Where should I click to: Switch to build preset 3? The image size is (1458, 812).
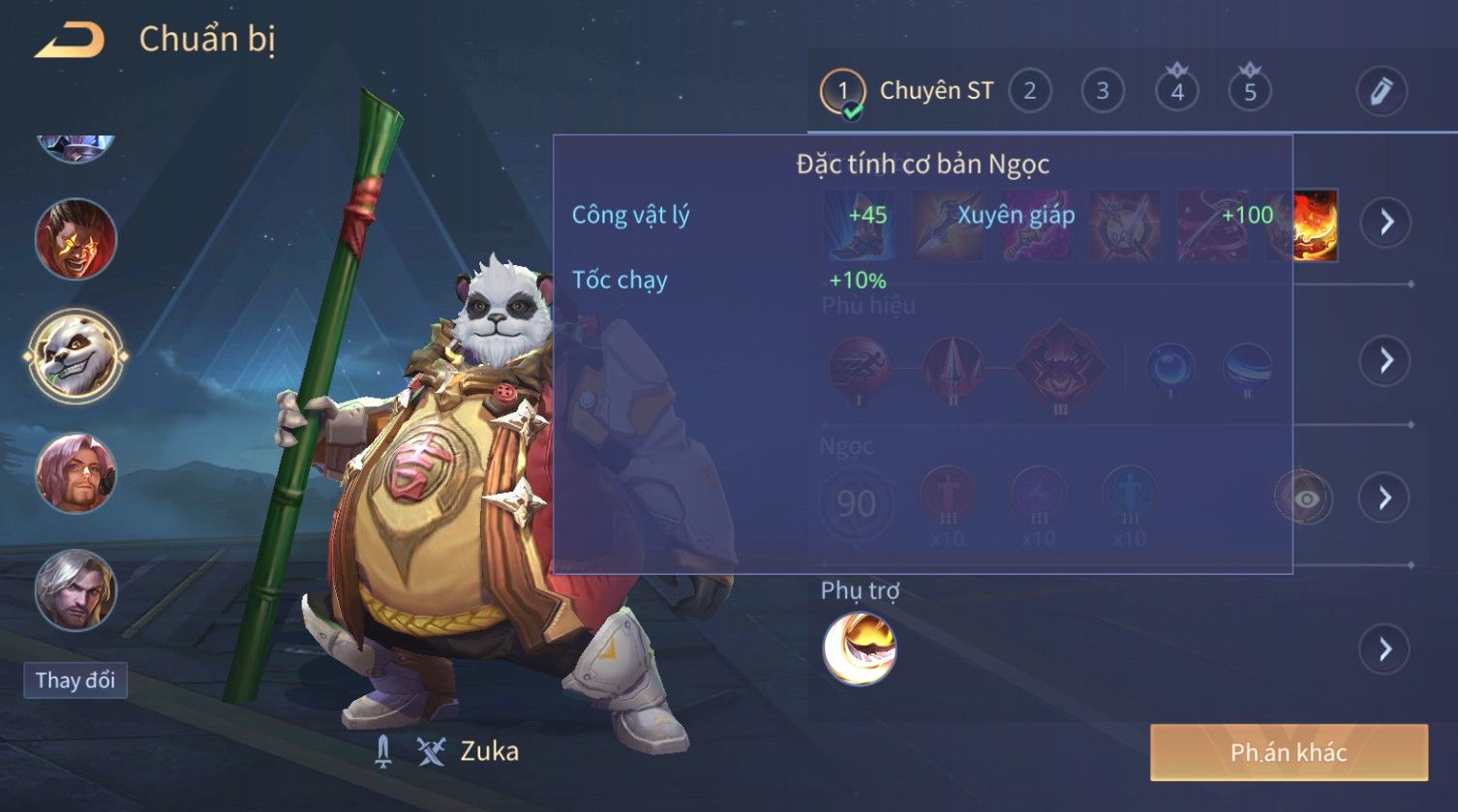coord(1102,92)
